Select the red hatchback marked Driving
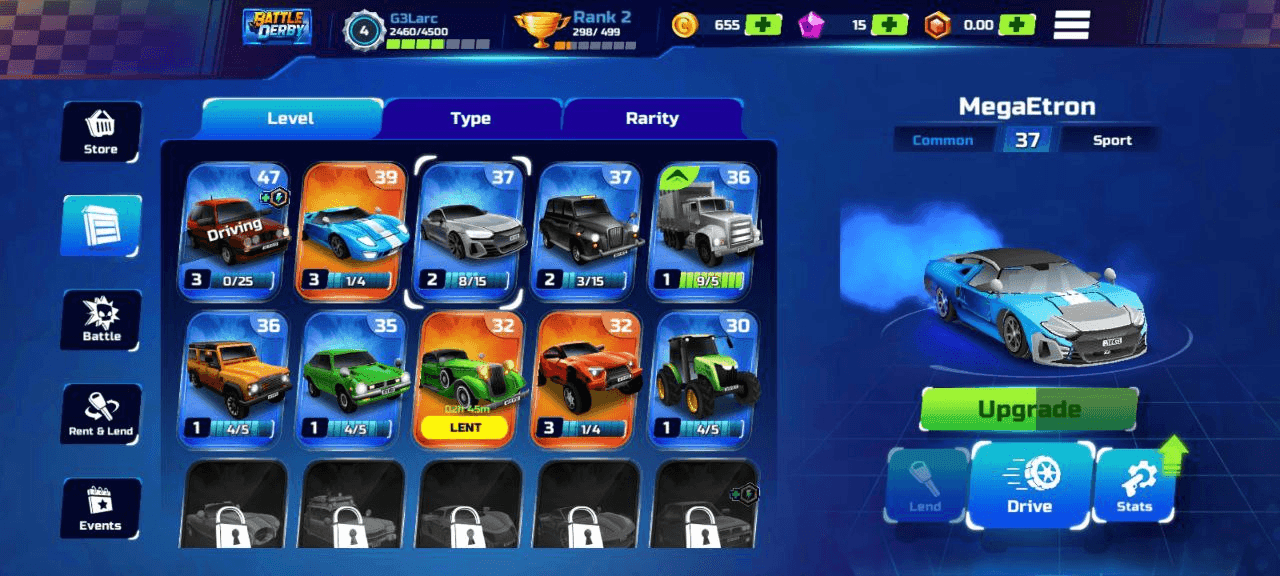The height and width of the screenshot is (576, 1280). pos(235,231)
